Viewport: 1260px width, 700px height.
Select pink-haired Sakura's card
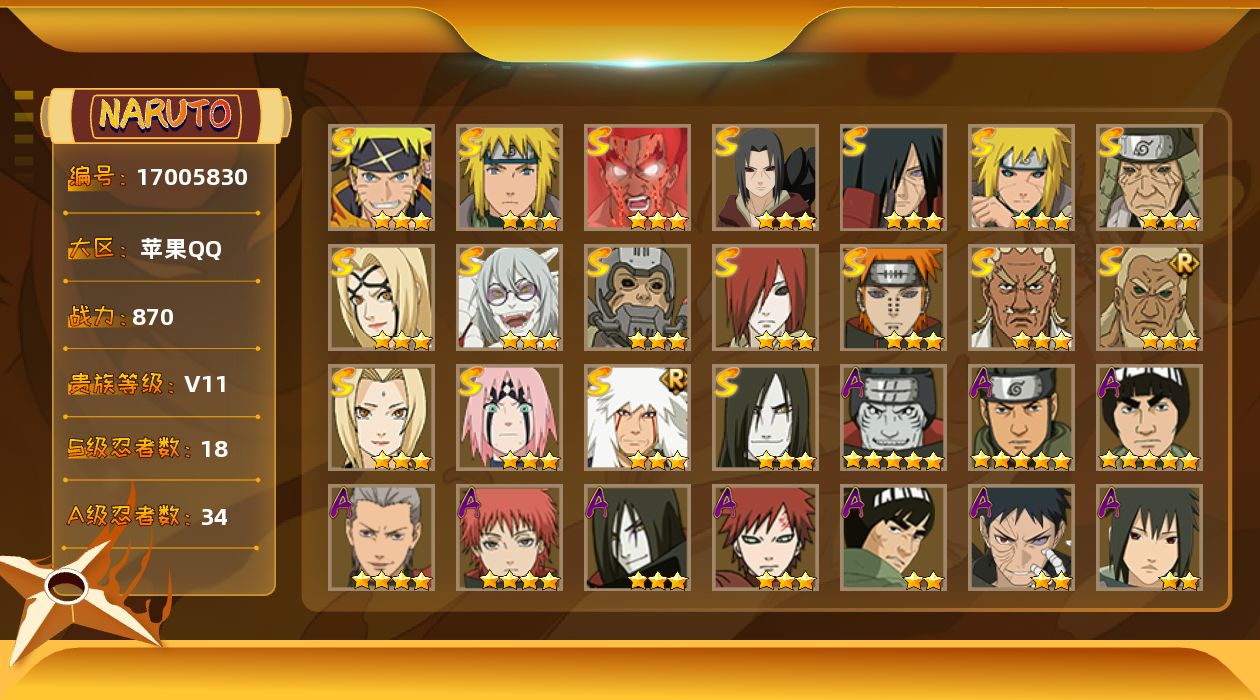(x=509, y=418)
